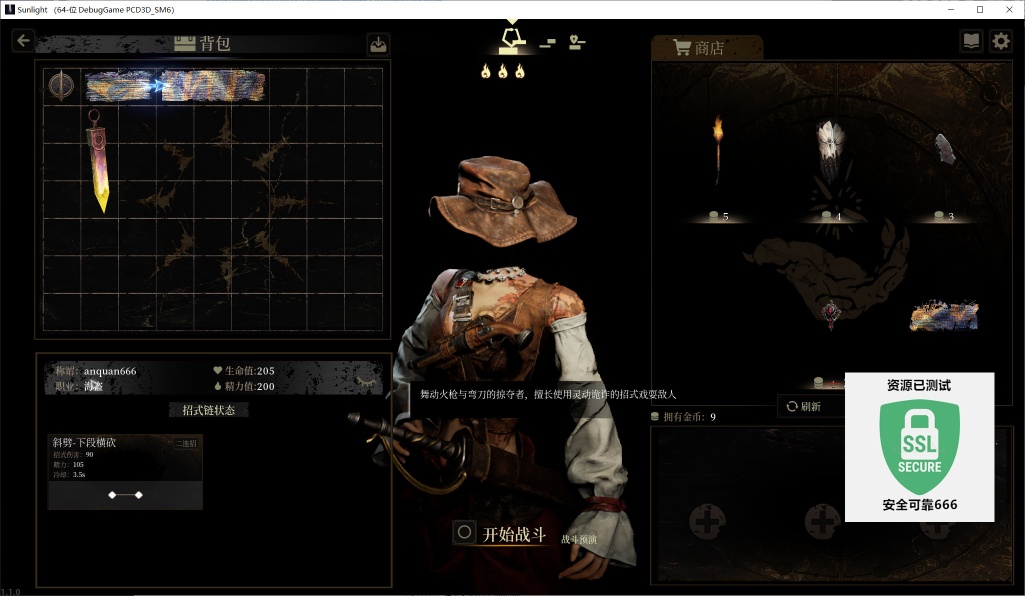
Task: Click the backpack download/store icon
Action: (x=378, y=44)
